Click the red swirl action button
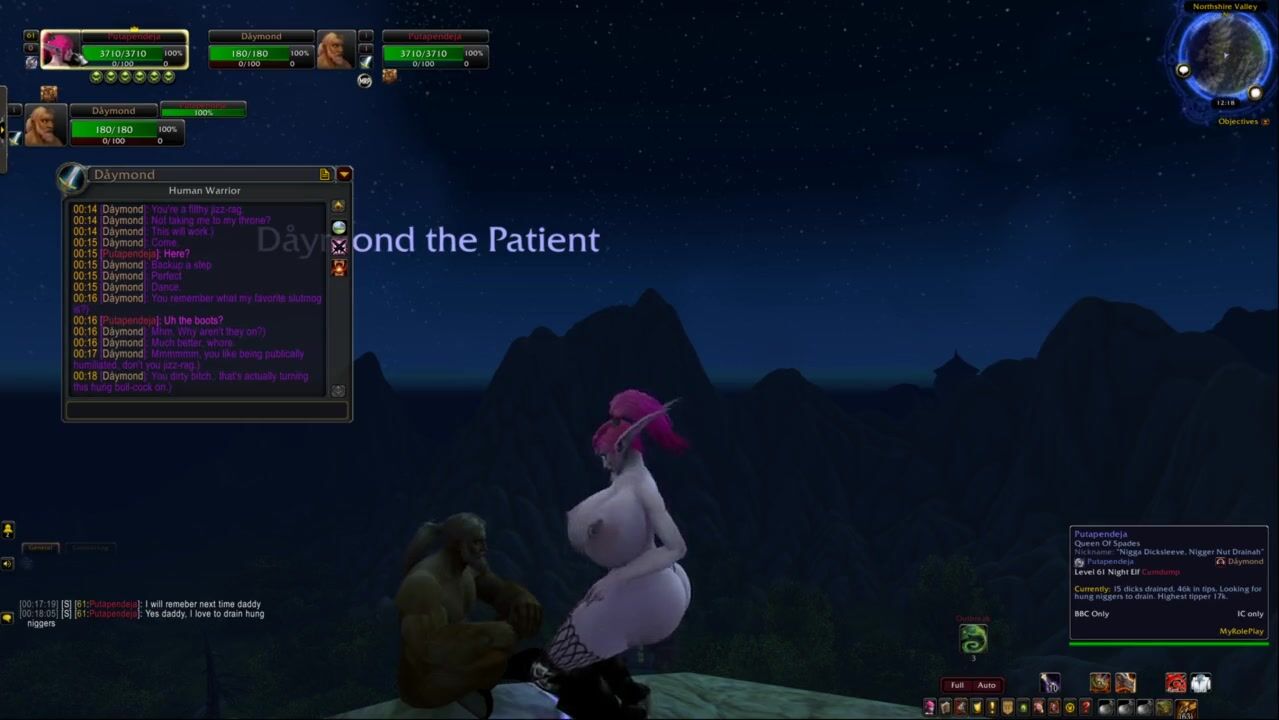The height and width of the screenshot is (720, 1279). click(x=1176, y=683)
